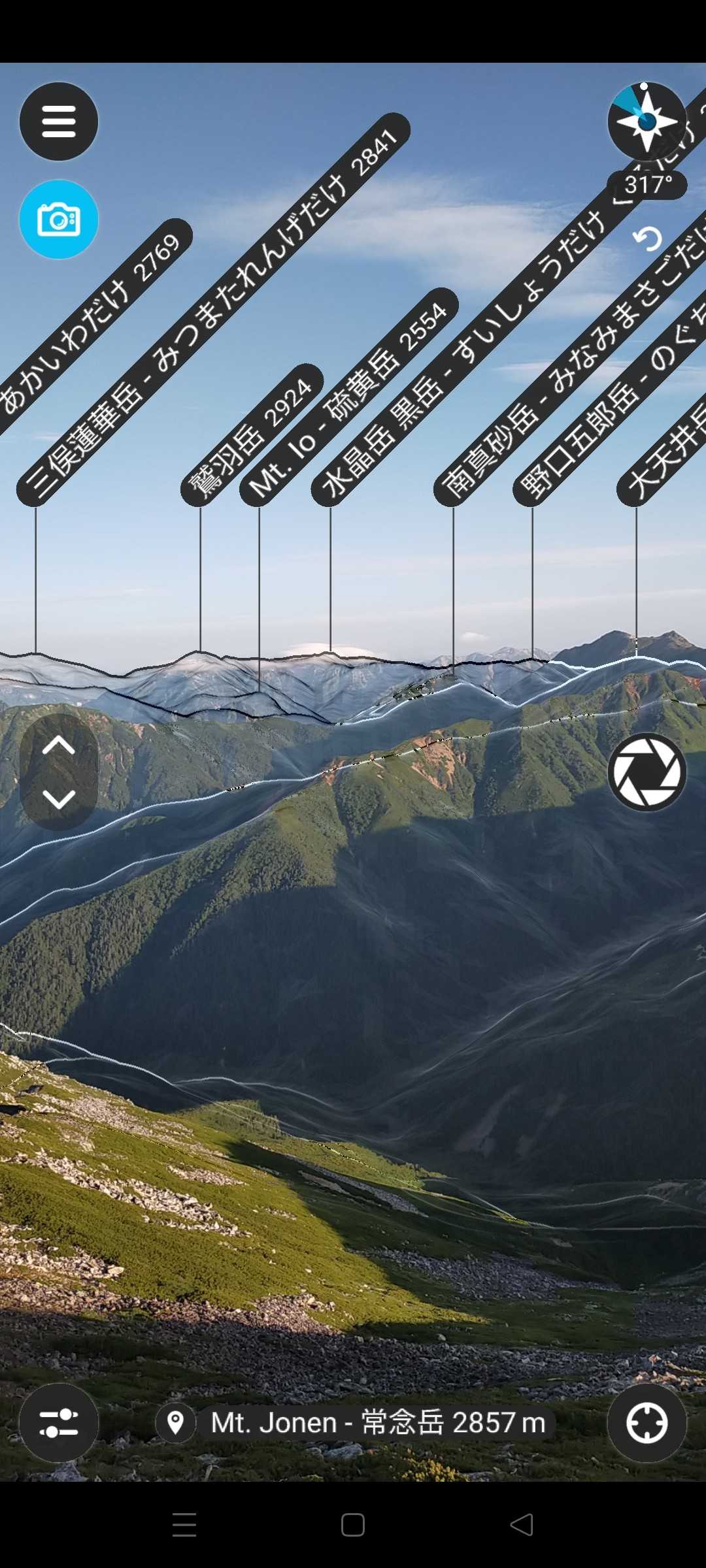
Task: Open the compass rose control
Action: [647, 122]
